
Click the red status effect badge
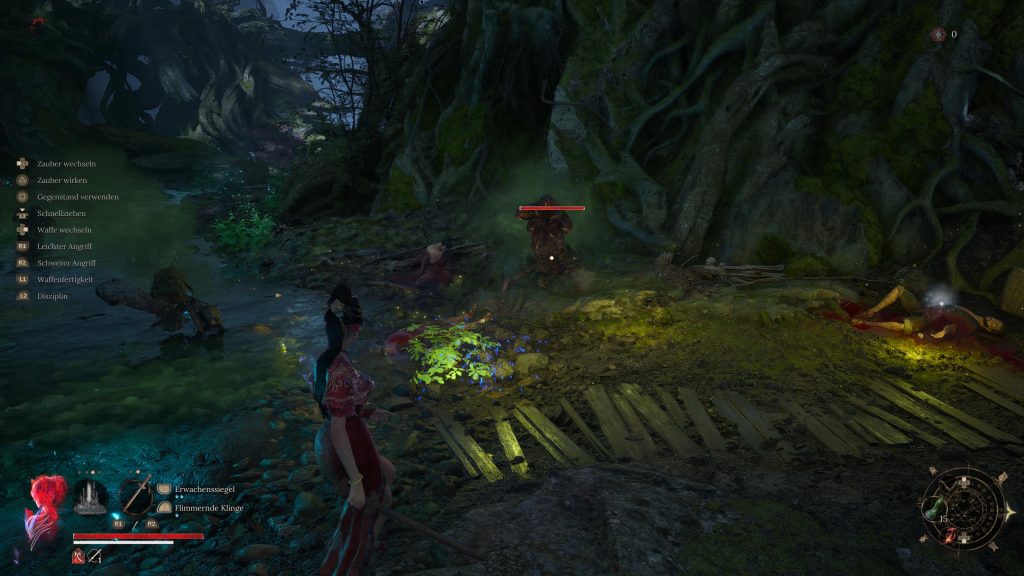(78, 558)
